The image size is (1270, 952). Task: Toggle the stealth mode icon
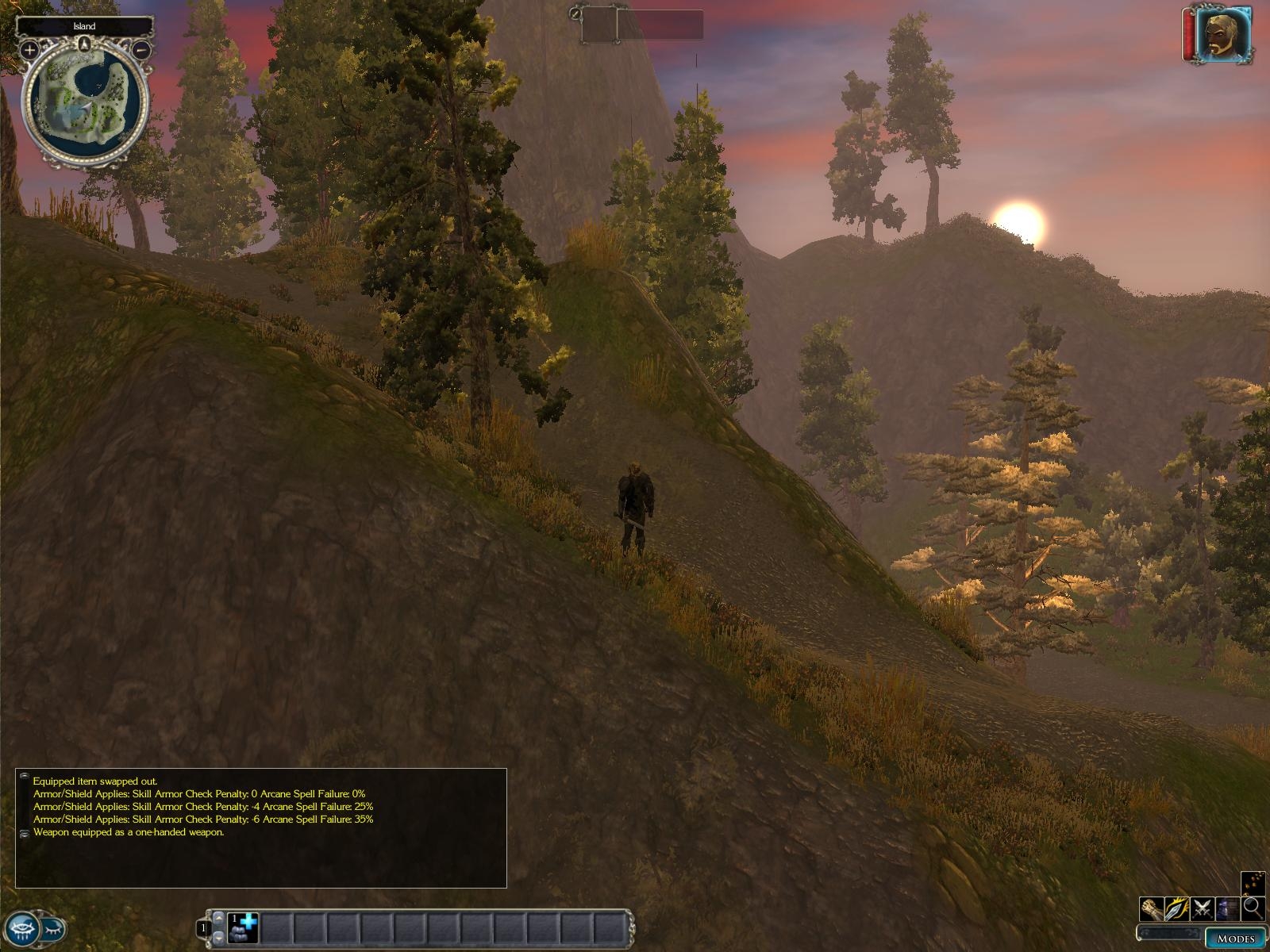1228,908
